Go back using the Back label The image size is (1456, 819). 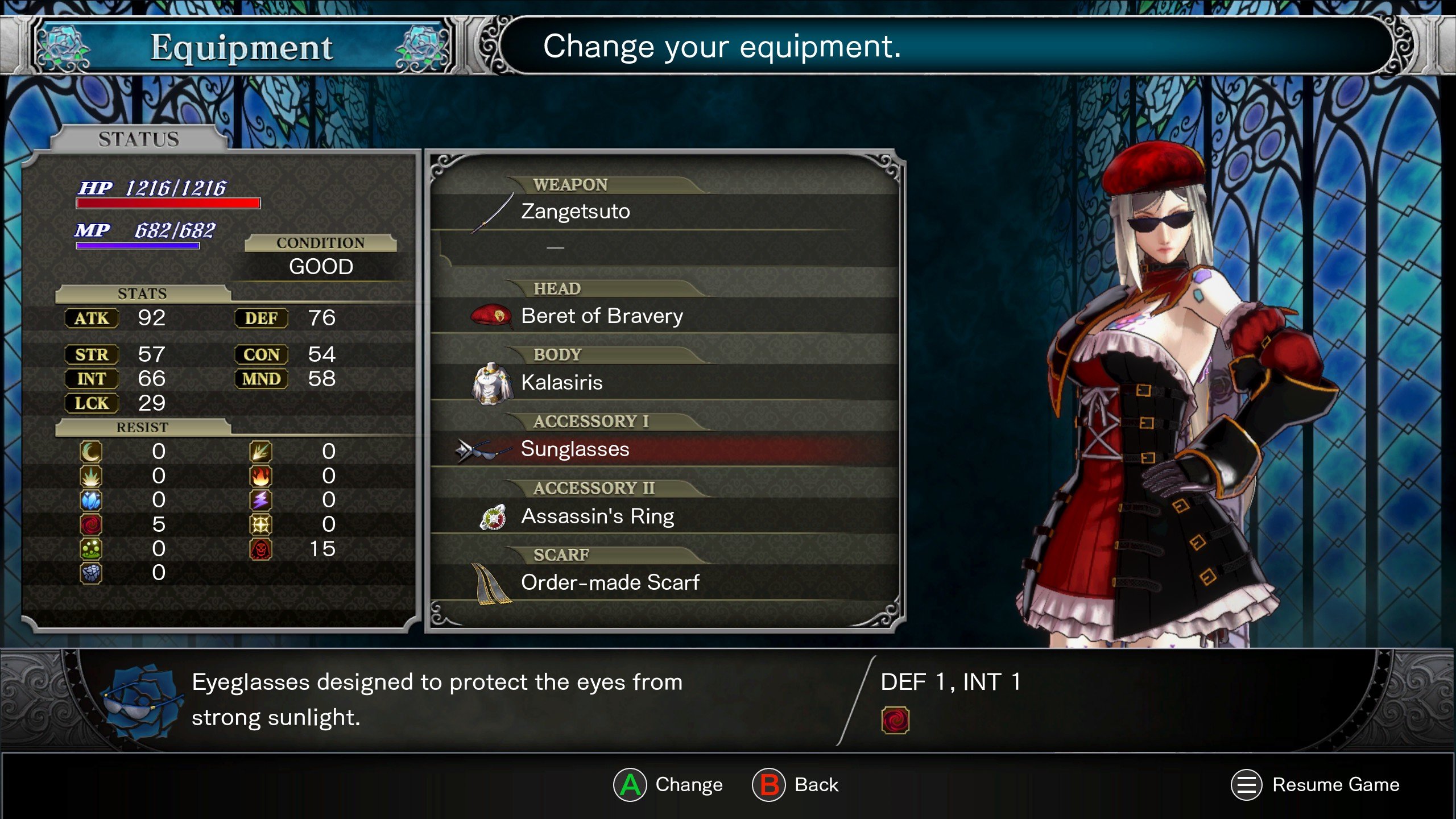click(x=816, y=785)
